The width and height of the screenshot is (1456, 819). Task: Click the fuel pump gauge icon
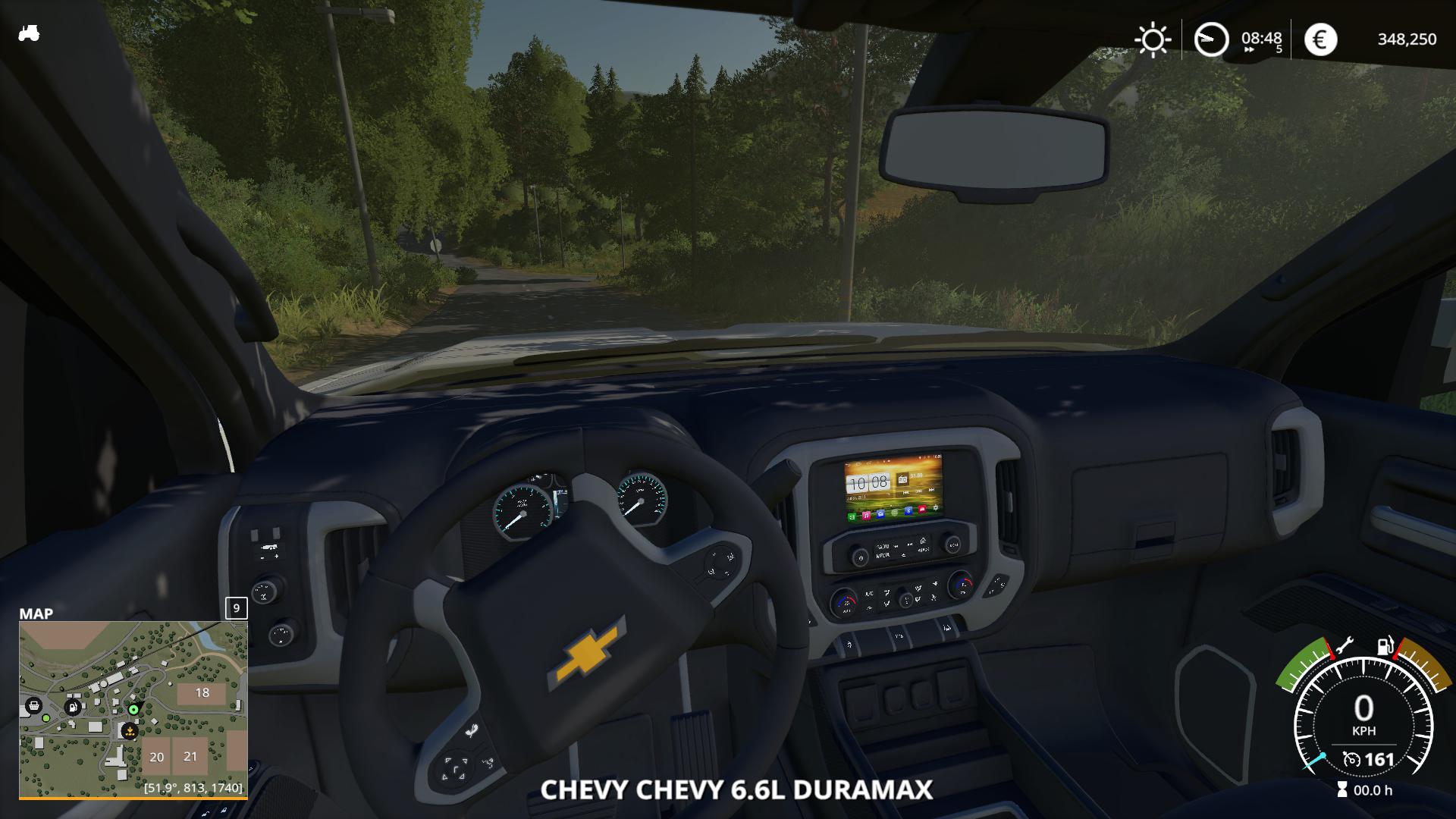click(x=1385, y=645)
